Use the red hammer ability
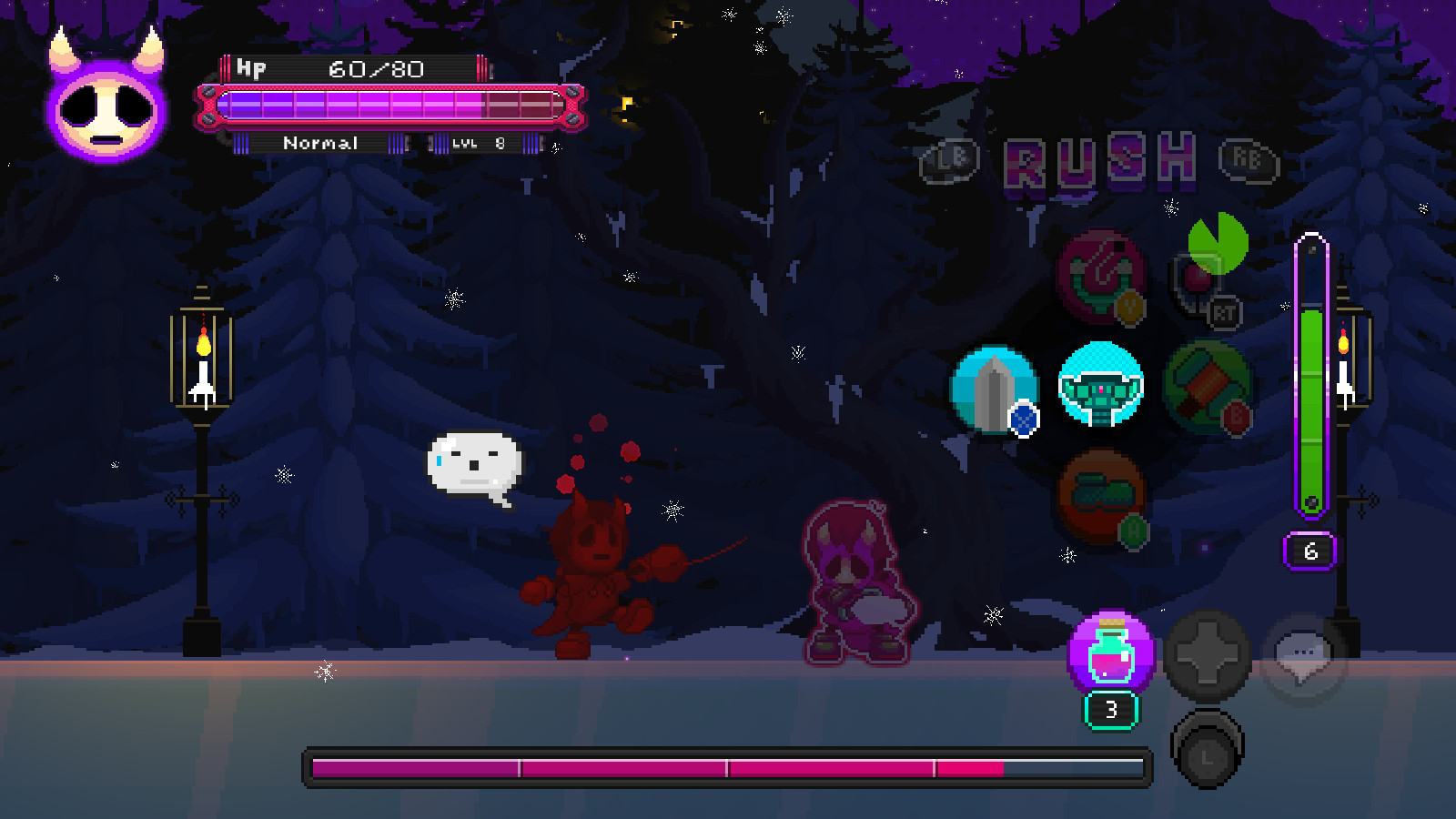This screenshot has height=819, width=1456. [x=1207, y=386]
